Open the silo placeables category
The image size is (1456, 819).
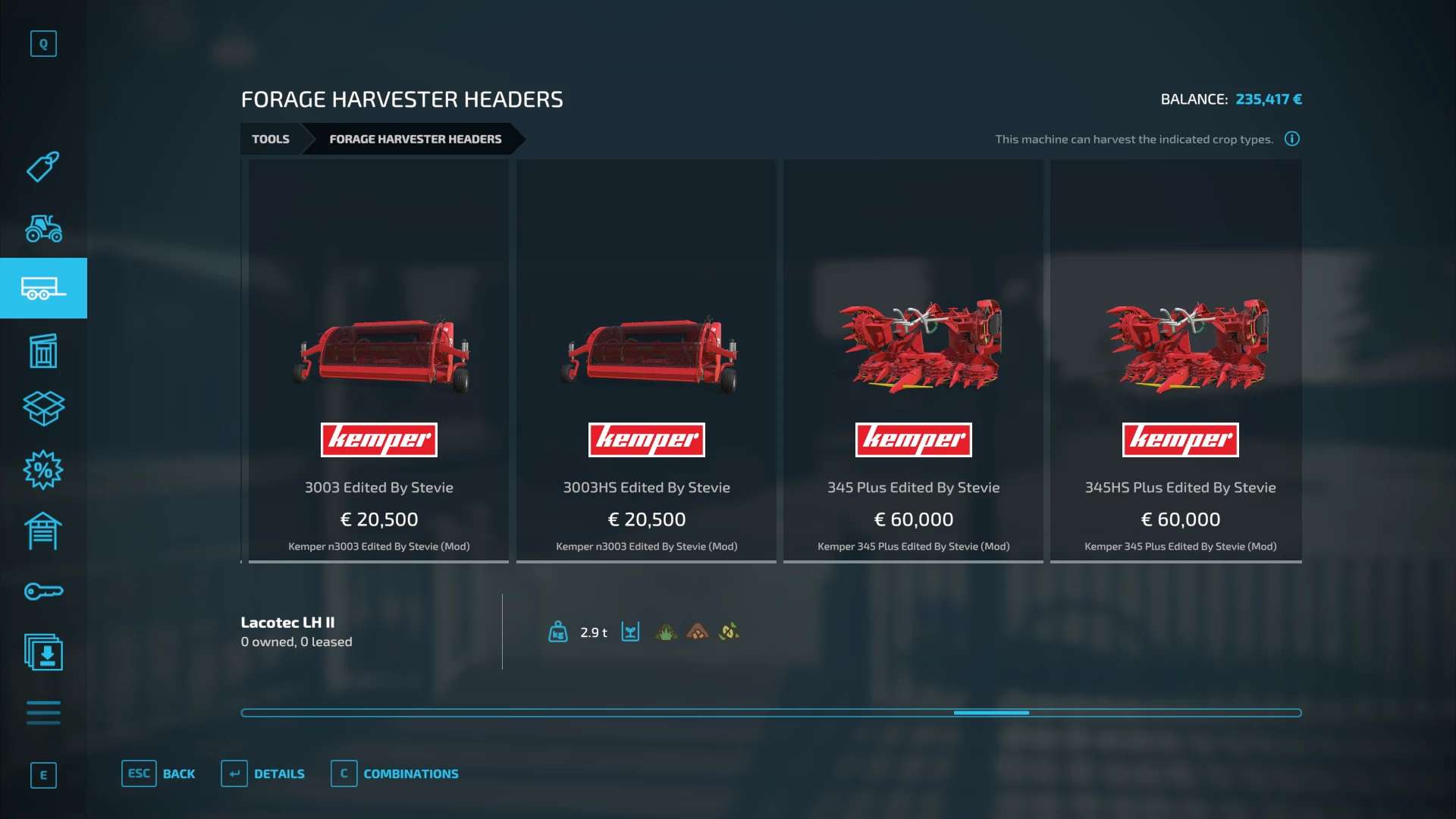(43, 350)
